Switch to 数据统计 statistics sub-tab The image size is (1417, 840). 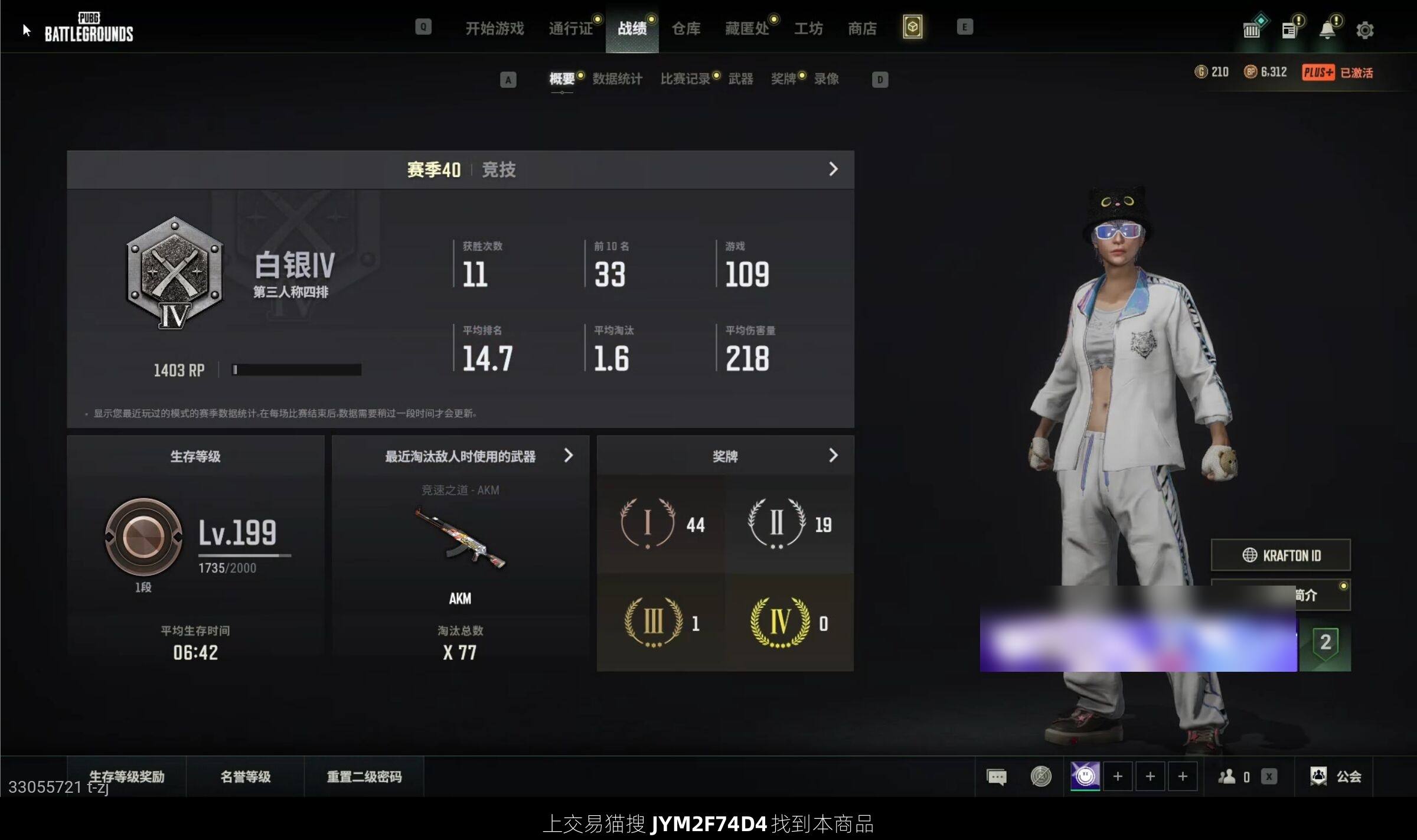tap(617, 79)
